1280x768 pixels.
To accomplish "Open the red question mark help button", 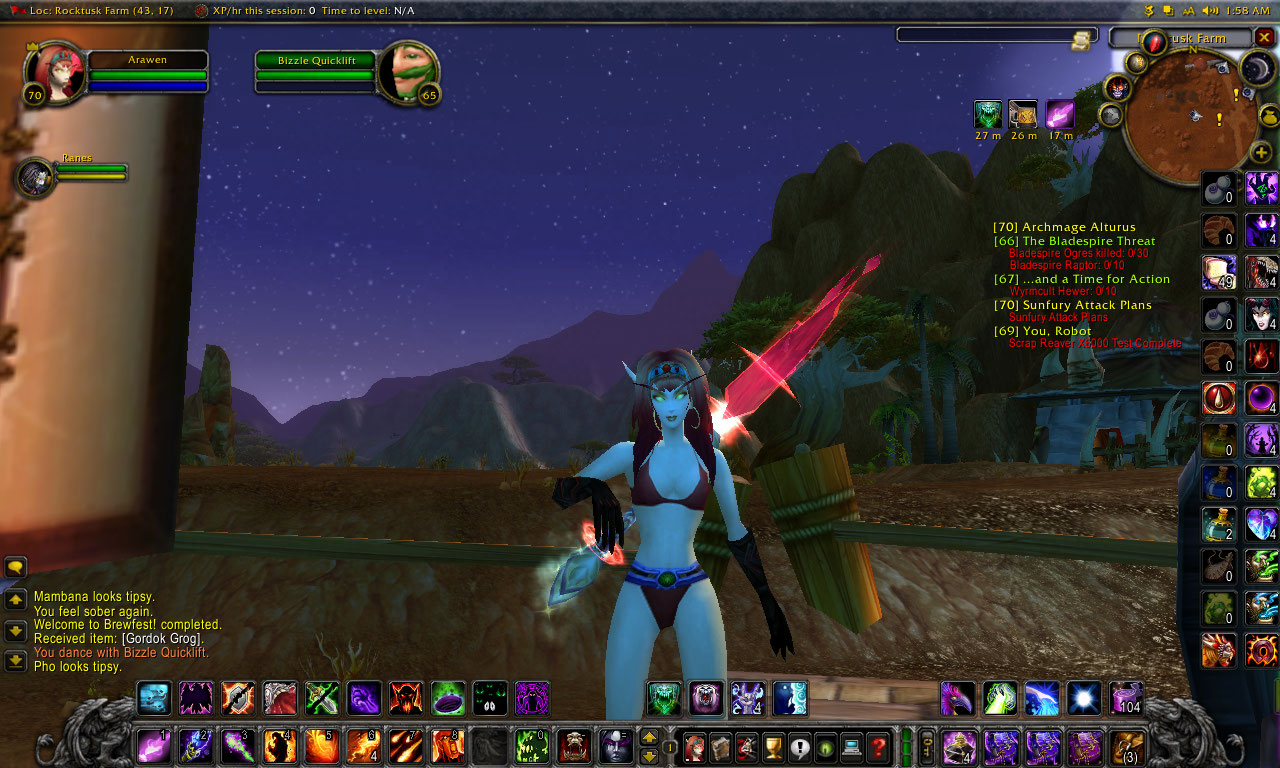I will pyautogui.click(x=878, y=746).
